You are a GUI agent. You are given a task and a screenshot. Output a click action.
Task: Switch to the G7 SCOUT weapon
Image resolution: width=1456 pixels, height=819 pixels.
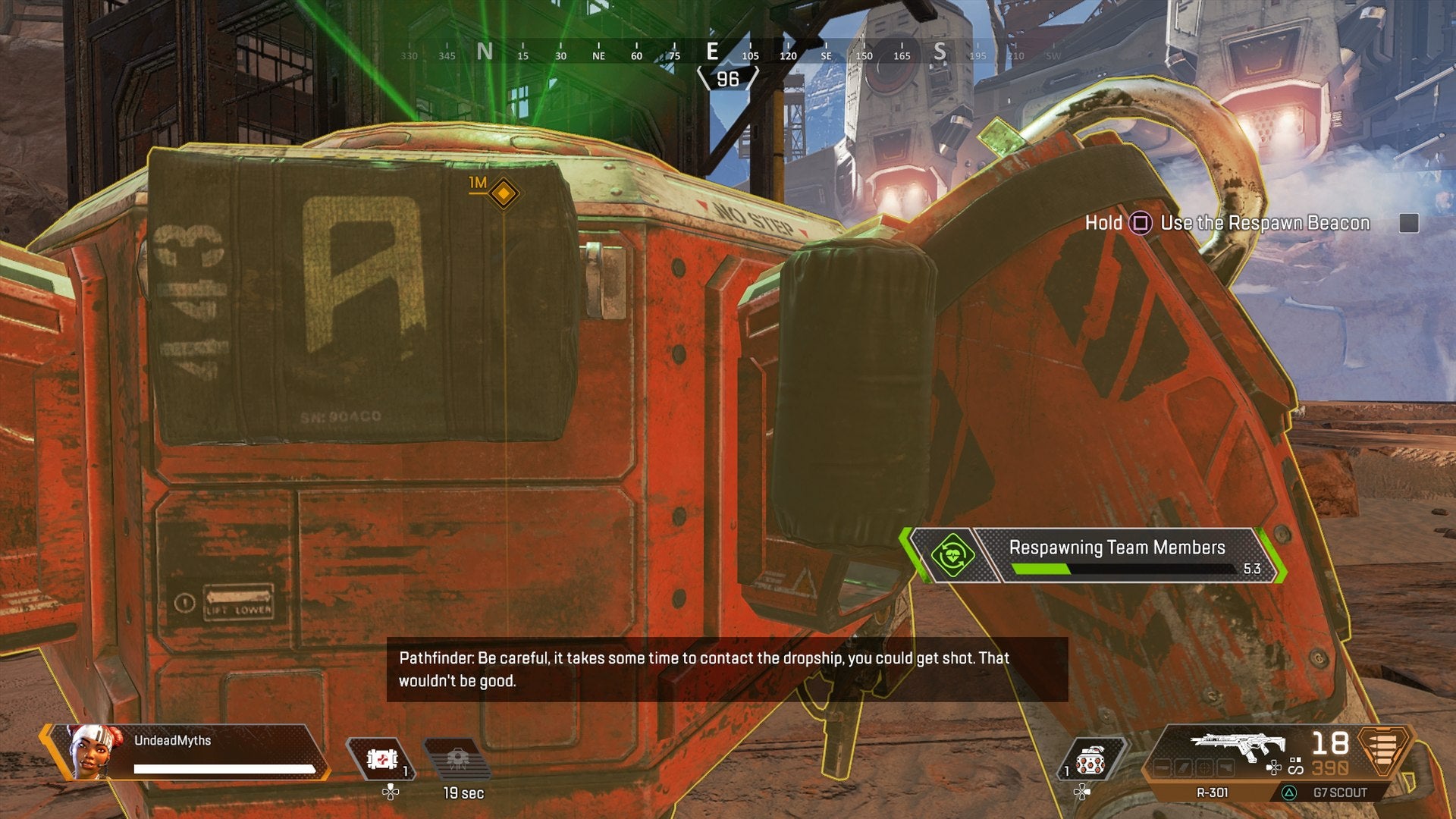click(x=1339, y=792)
